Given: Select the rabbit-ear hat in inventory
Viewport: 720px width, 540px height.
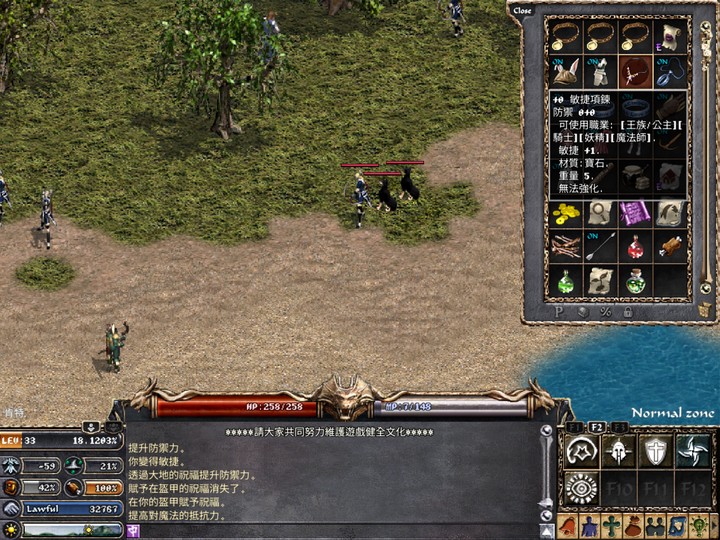Looking at the screenshot, I should [565, 72].
